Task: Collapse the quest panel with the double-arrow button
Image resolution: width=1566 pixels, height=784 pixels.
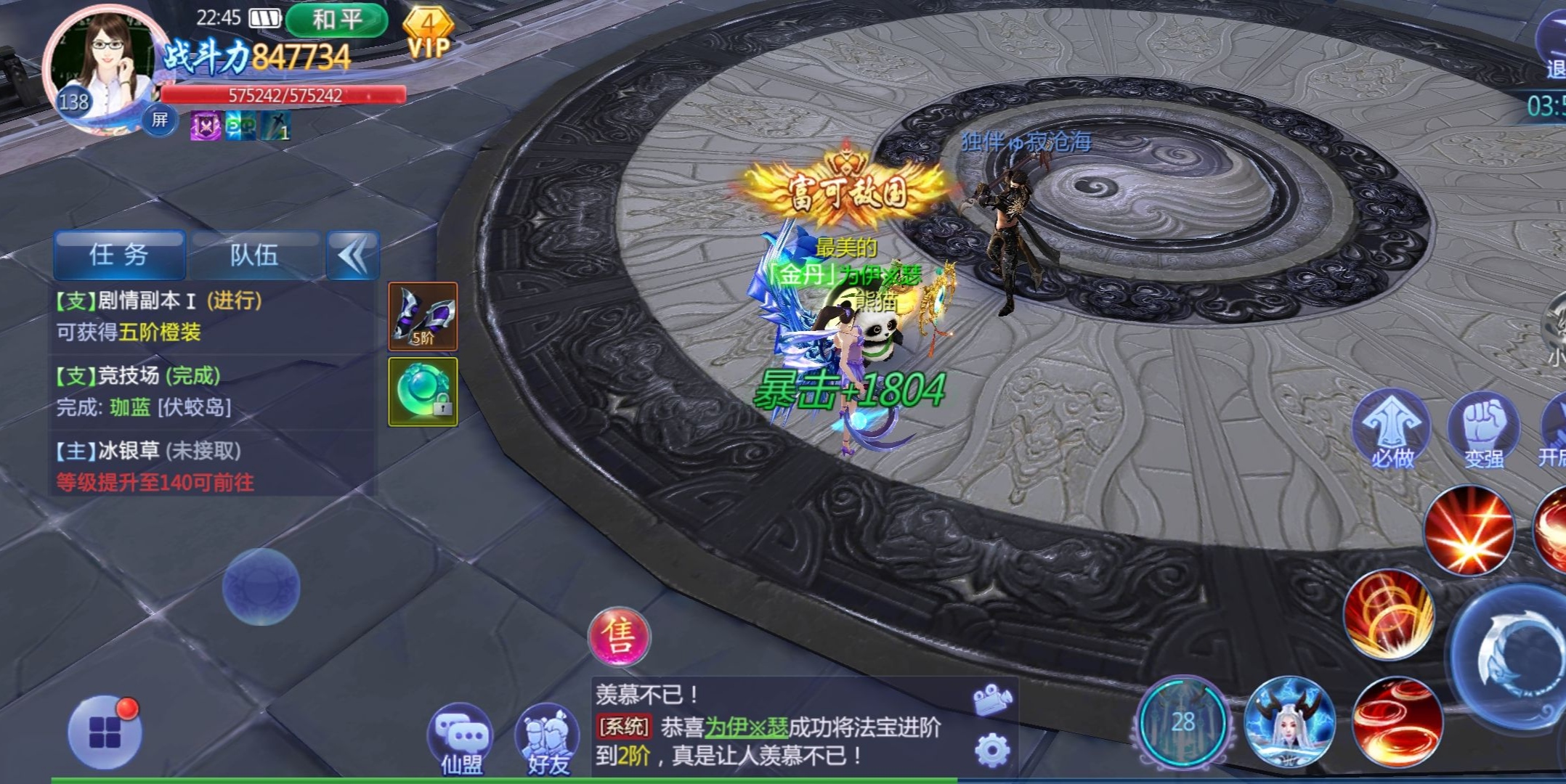Action: click(x=353, y=255)
